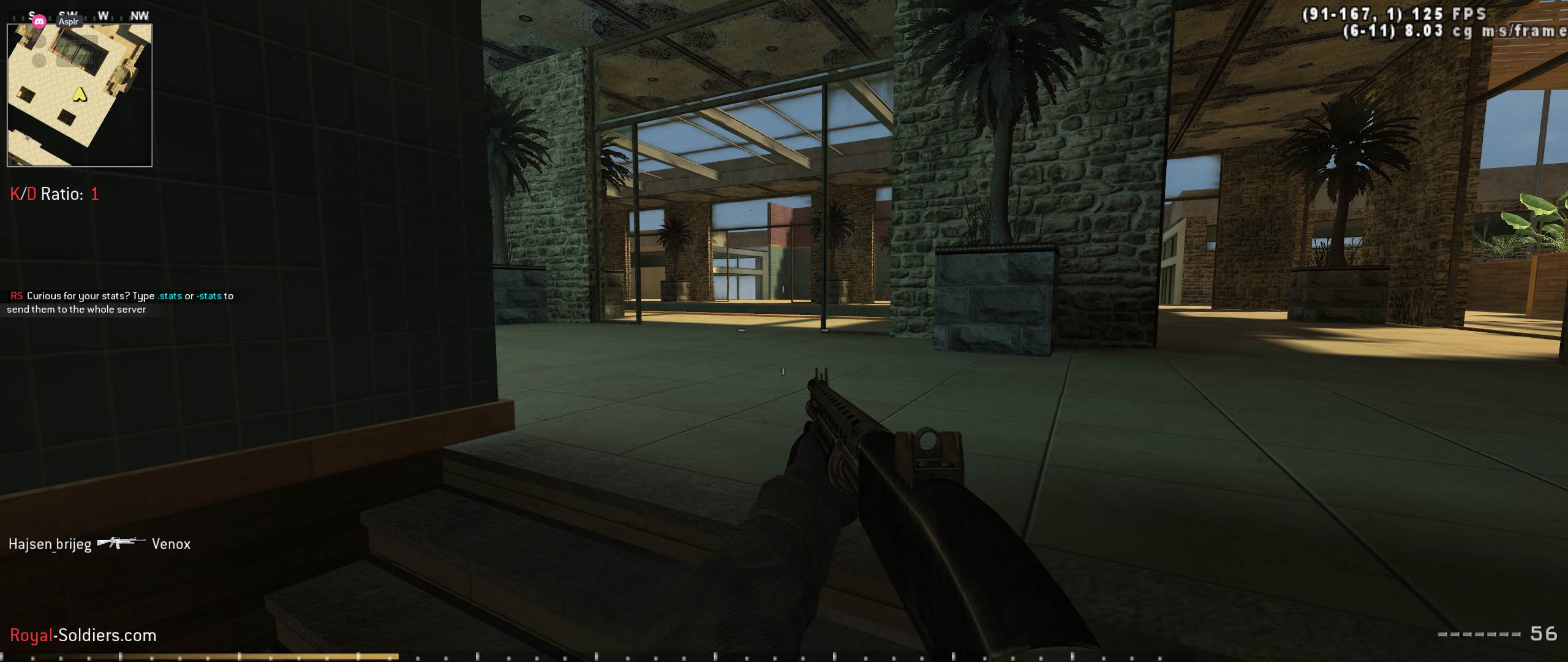Select the rifle weapon icon in the killfeed

pos(120,544)
